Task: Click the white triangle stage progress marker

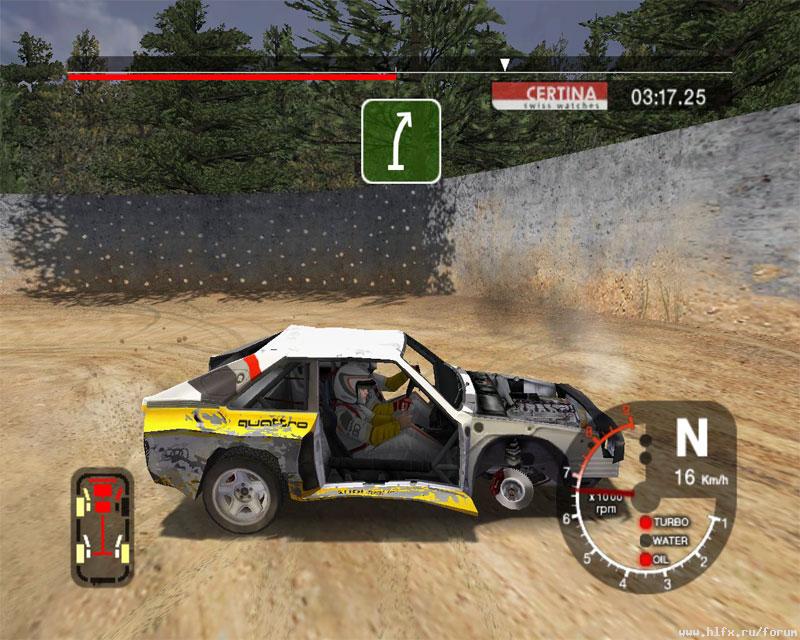Action: 506,65
